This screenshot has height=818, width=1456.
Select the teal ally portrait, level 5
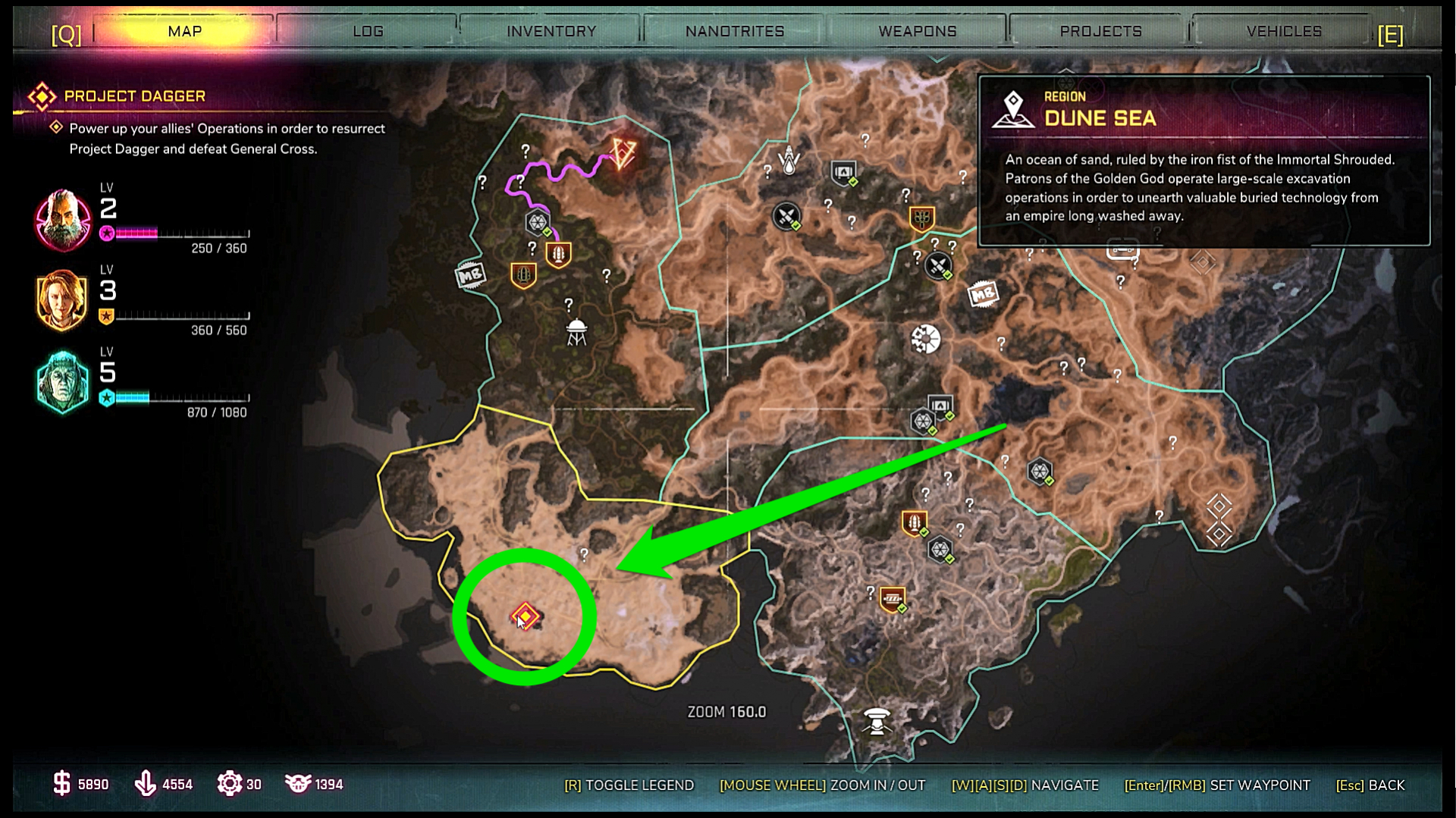click(x=63, y=382)
